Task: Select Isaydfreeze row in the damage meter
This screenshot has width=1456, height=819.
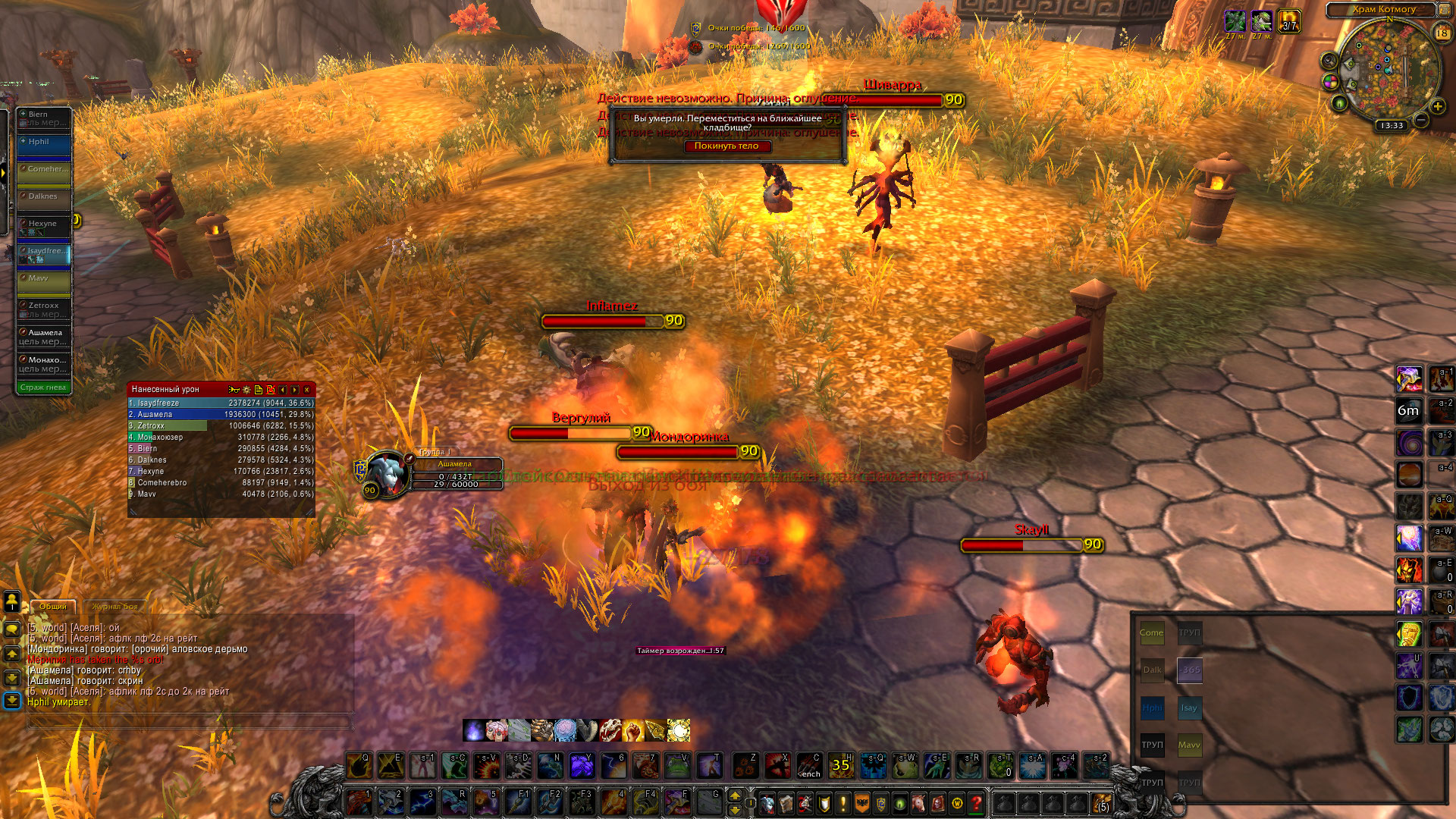Action: pyautogui.click(x=221, y=403)
